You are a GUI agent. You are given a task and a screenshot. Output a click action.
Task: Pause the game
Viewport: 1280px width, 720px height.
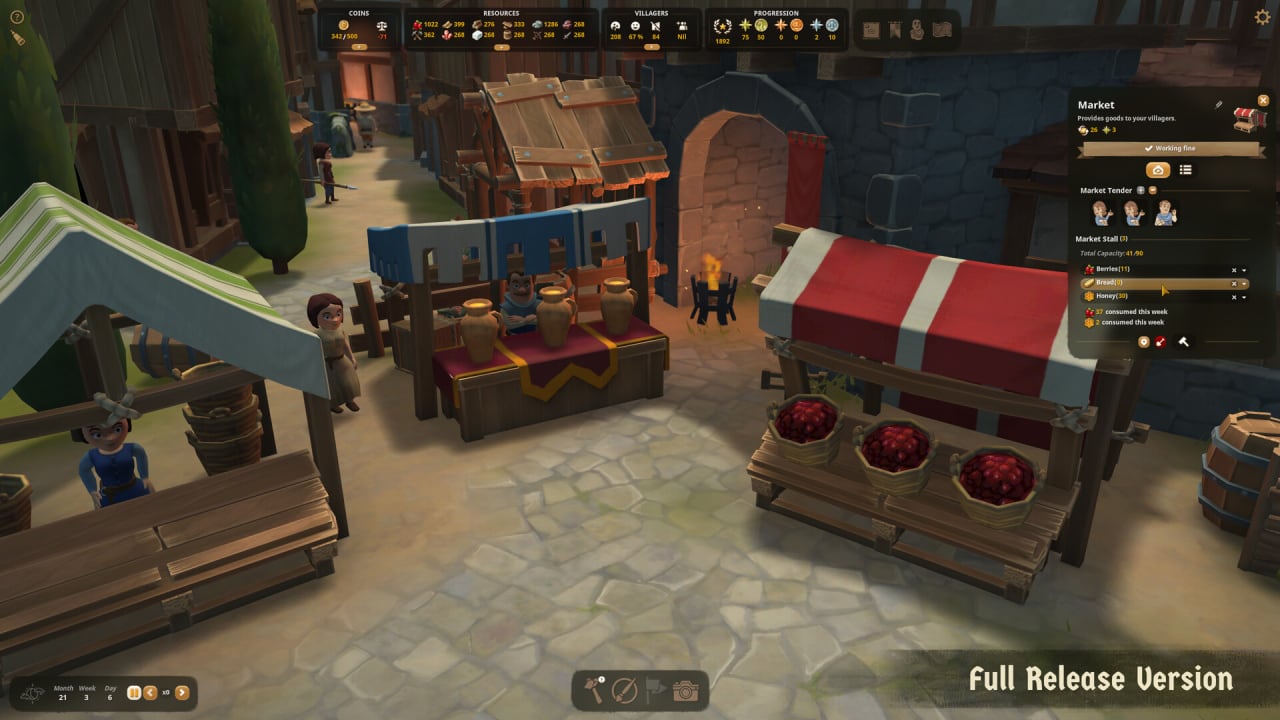tap(134, 692)
